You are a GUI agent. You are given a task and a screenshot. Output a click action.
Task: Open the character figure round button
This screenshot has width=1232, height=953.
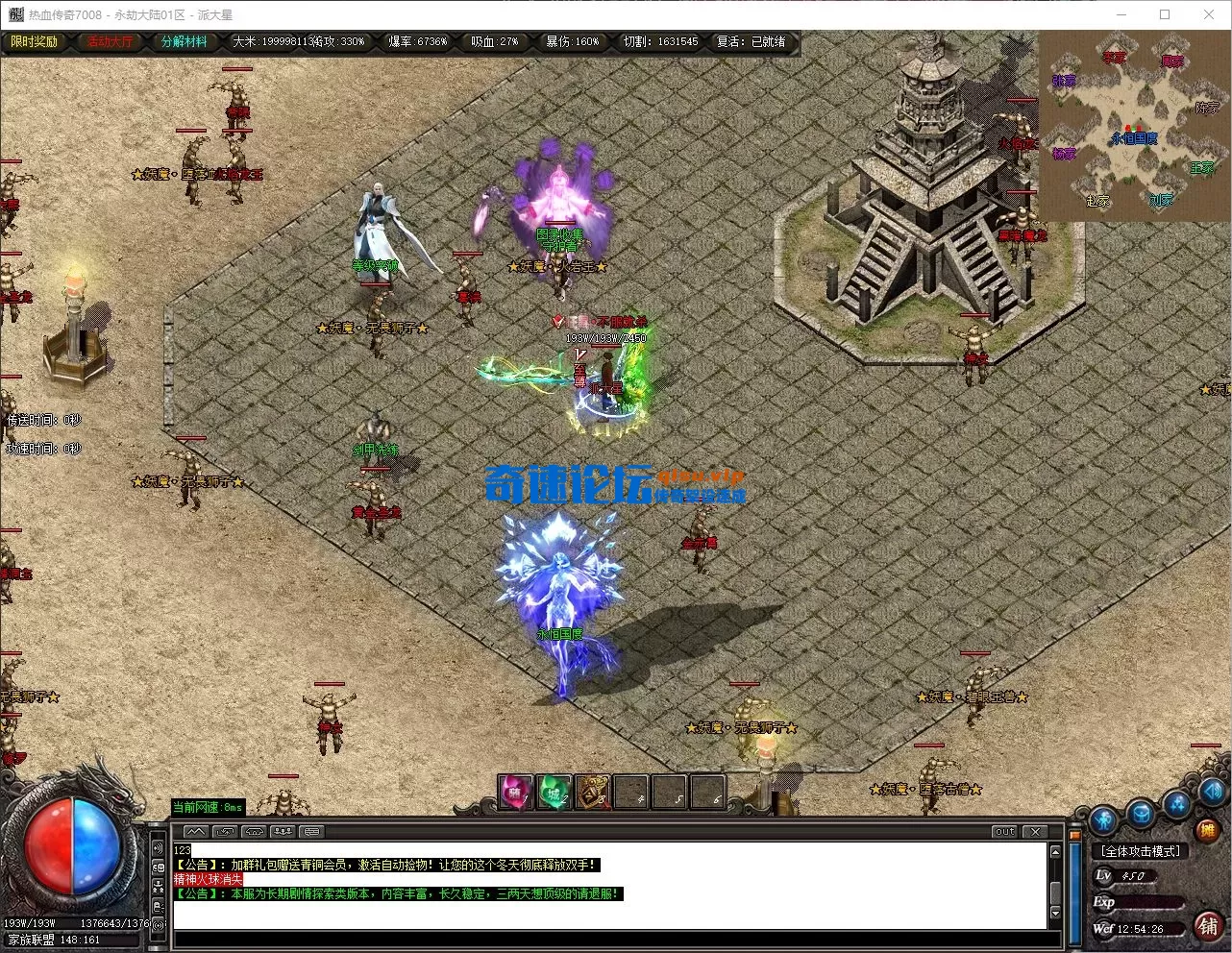tap(1103, 821)
